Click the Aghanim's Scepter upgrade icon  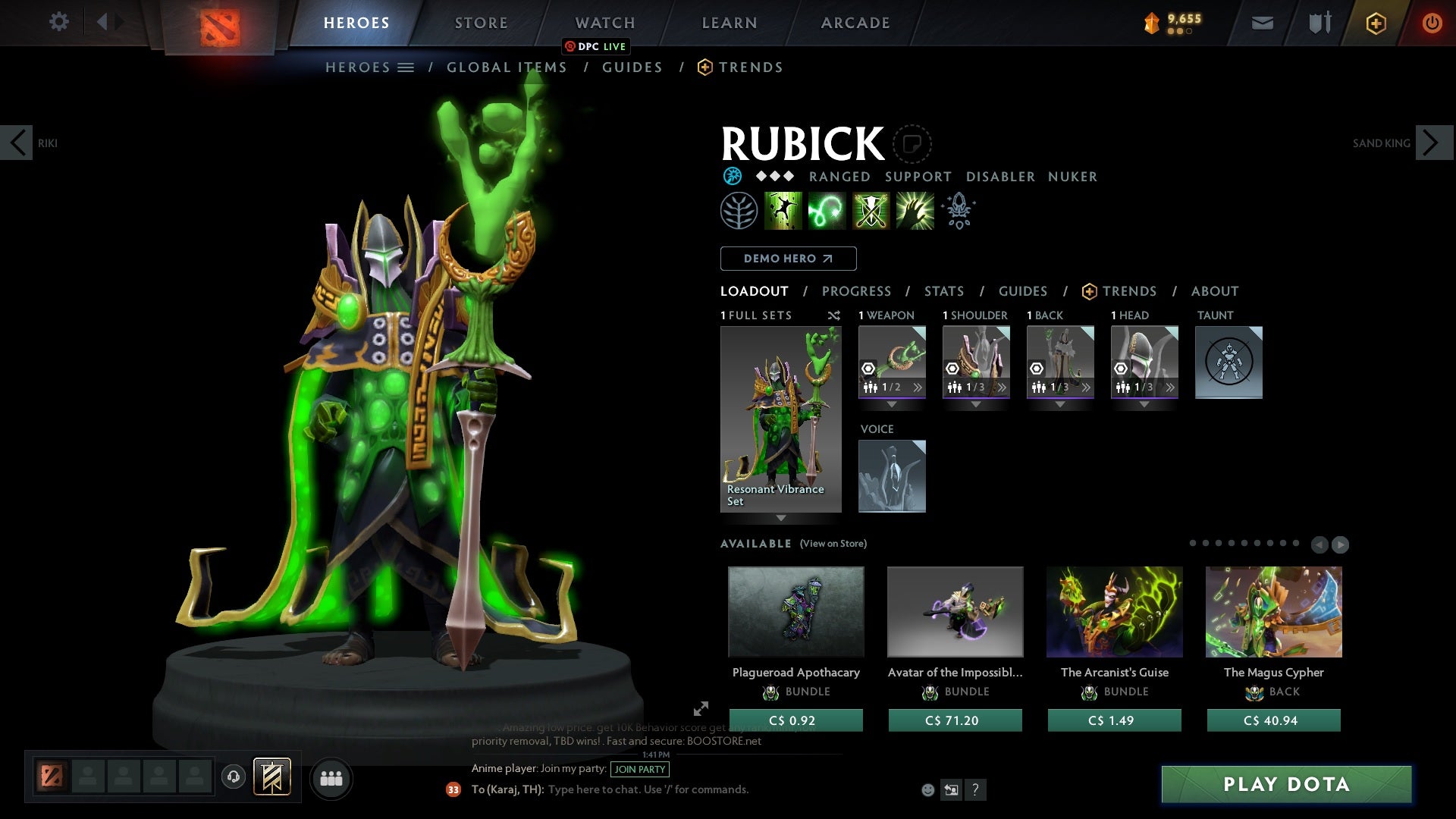pyautogui.click(x=958, y=211)
